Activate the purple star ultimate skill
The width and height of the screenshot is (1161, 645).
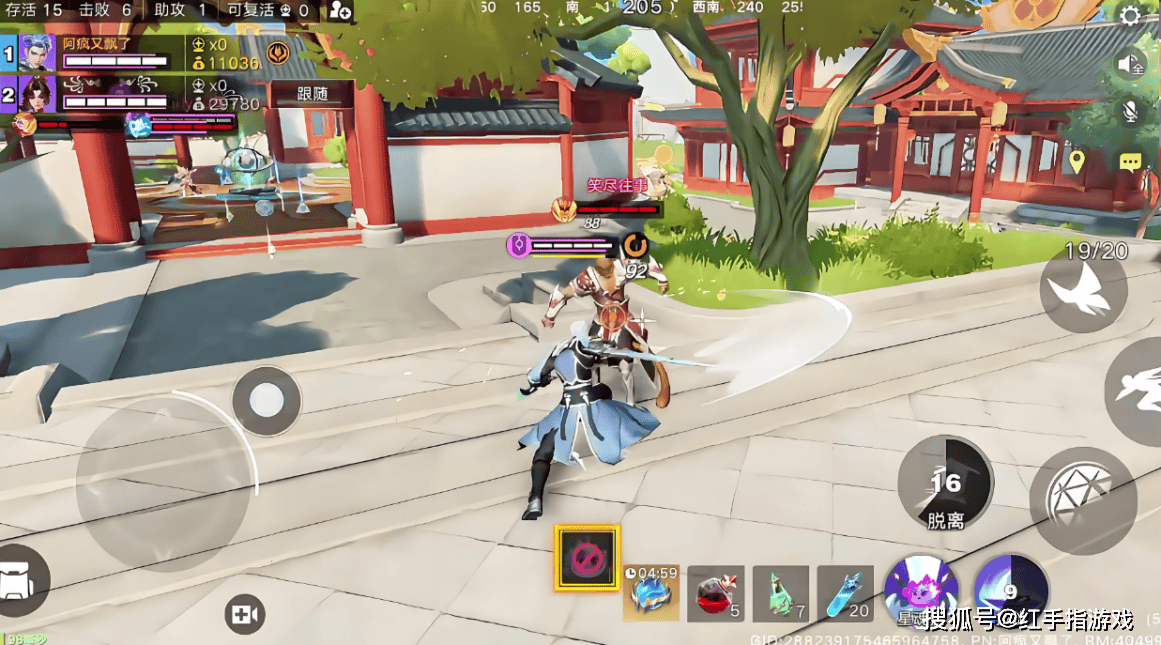(x=921, y=590)
